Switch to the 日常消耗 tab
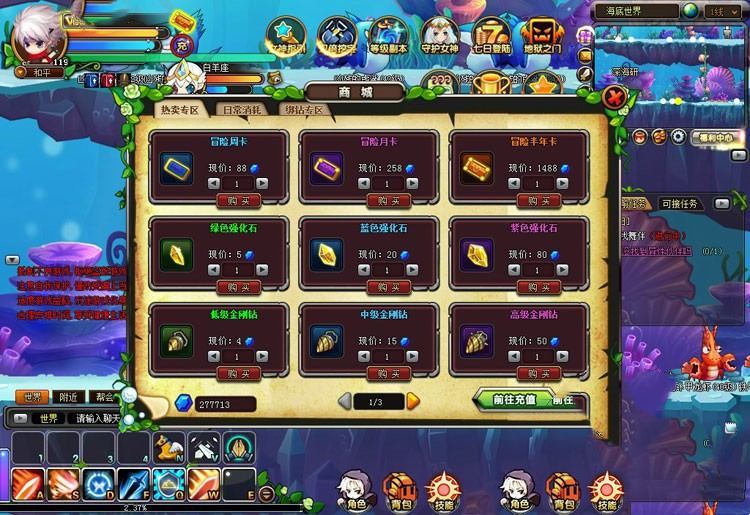This screenshot has height=515, width=750. (x=243, y=110)
